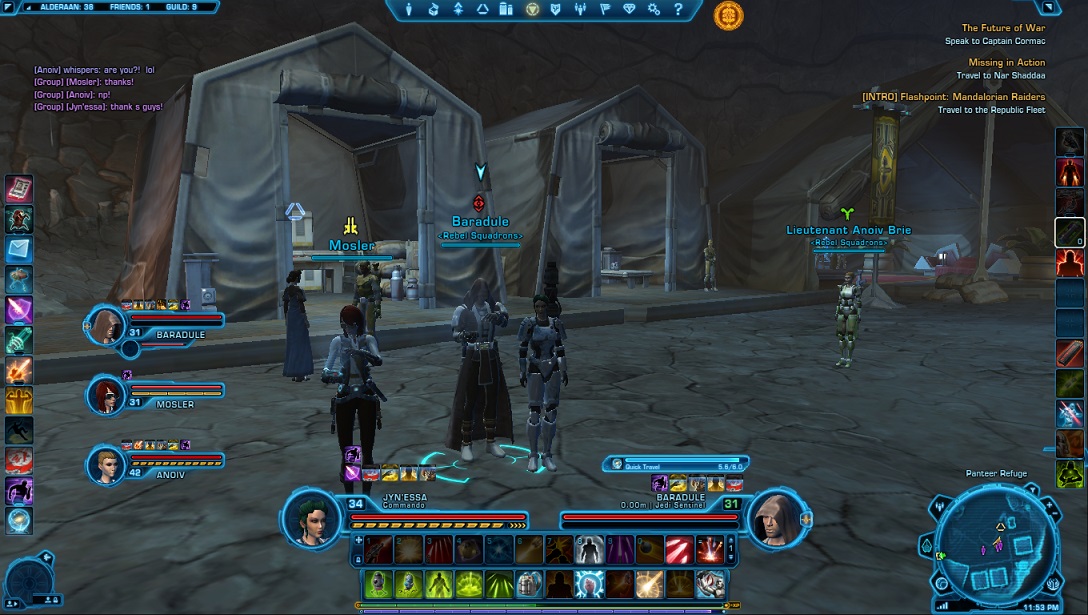Click Baradule's hooded target portrait
This screenshot has width=1088, height=615.
point(777,518)
